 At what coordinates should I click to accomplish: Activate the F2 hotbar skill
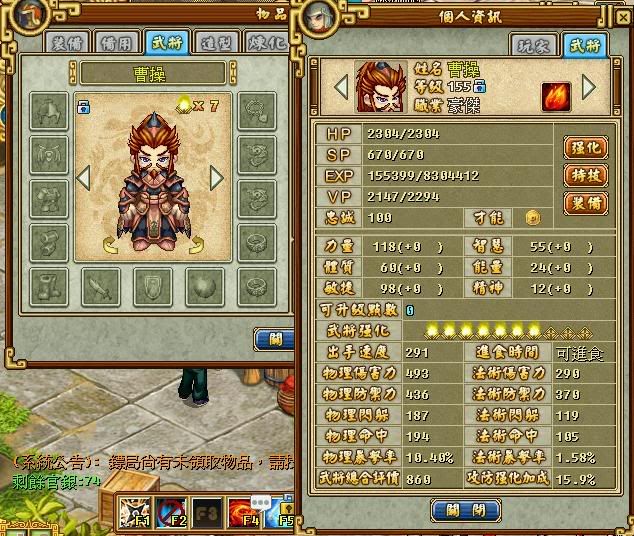tap(172, 512)
